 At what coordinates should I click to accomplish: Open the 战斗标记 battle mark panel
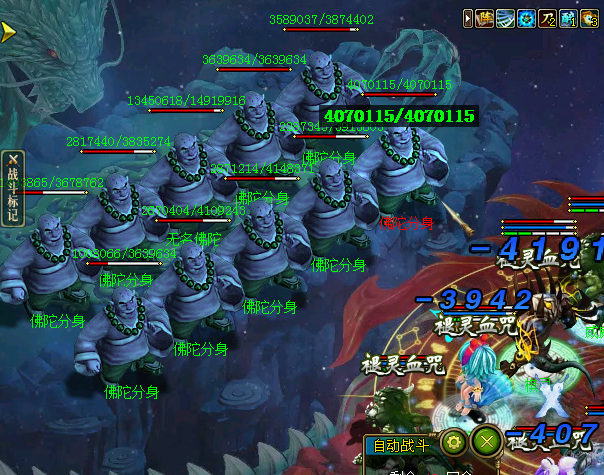[13, 188]
